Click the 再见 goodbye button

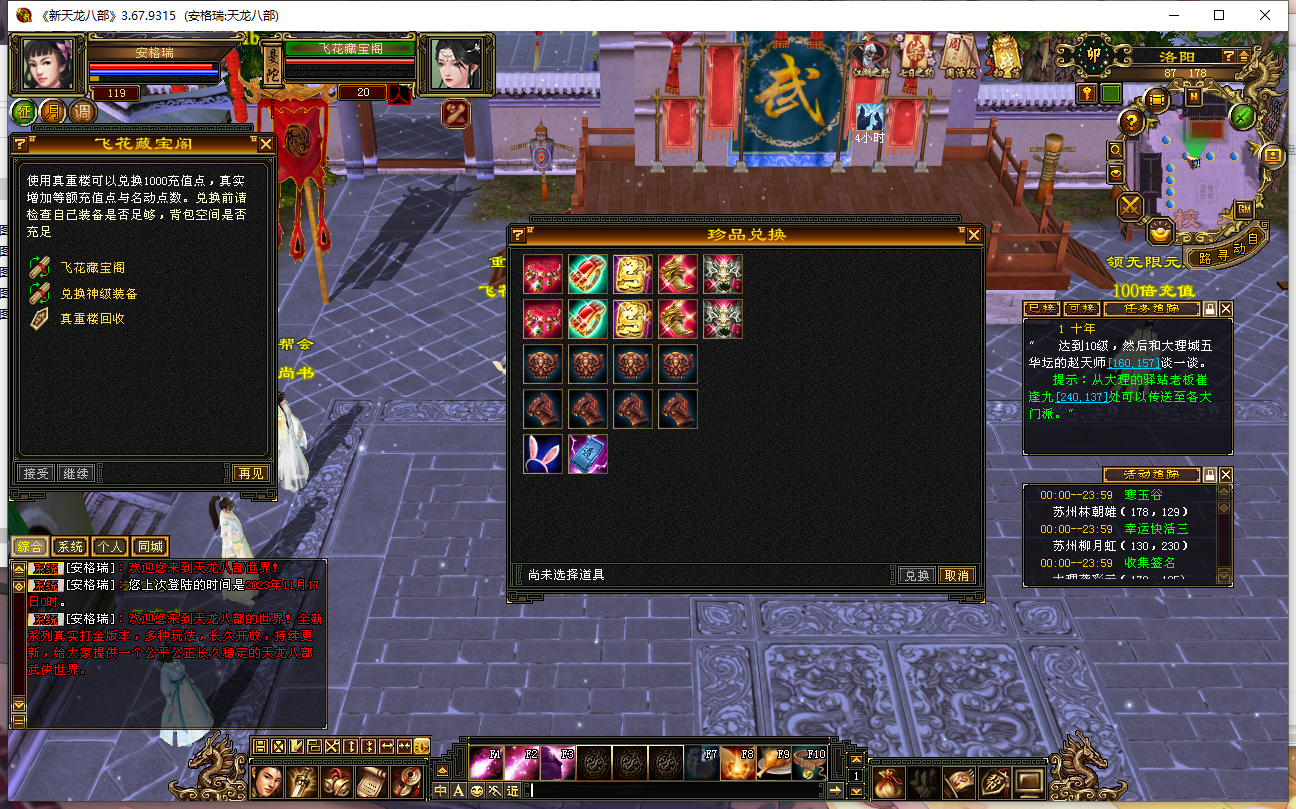click(x=250, y=473)
